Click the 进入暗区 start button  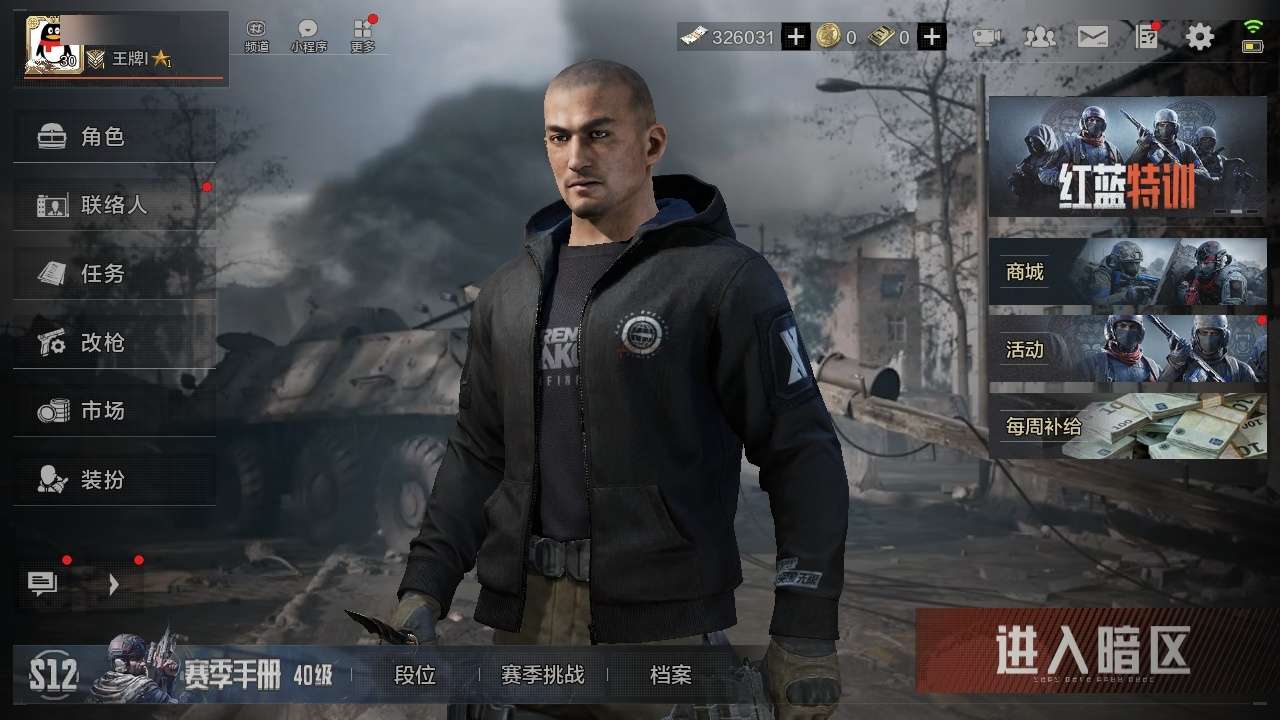(1094, 651)
